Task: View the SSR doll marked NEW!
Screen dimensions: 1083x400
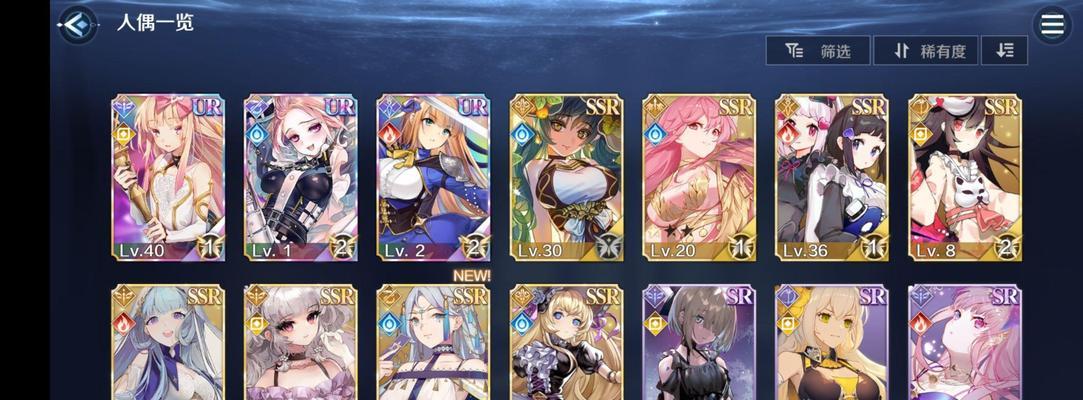Action: tap(433, 342)
